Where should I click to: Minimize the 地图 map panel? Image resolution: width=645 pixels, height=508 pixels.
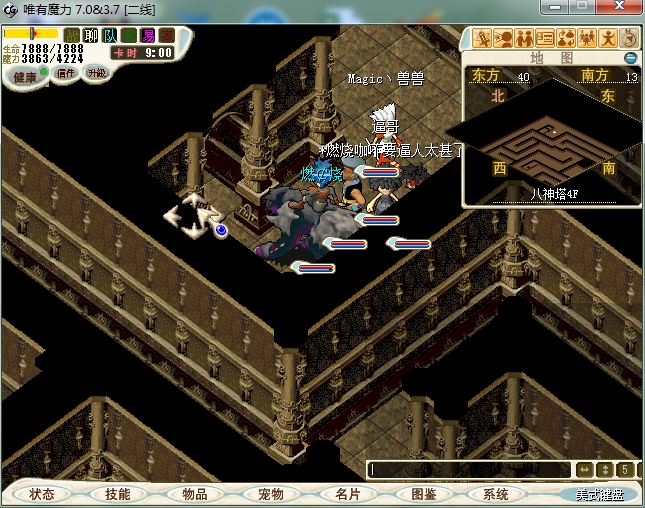point(630,58)
